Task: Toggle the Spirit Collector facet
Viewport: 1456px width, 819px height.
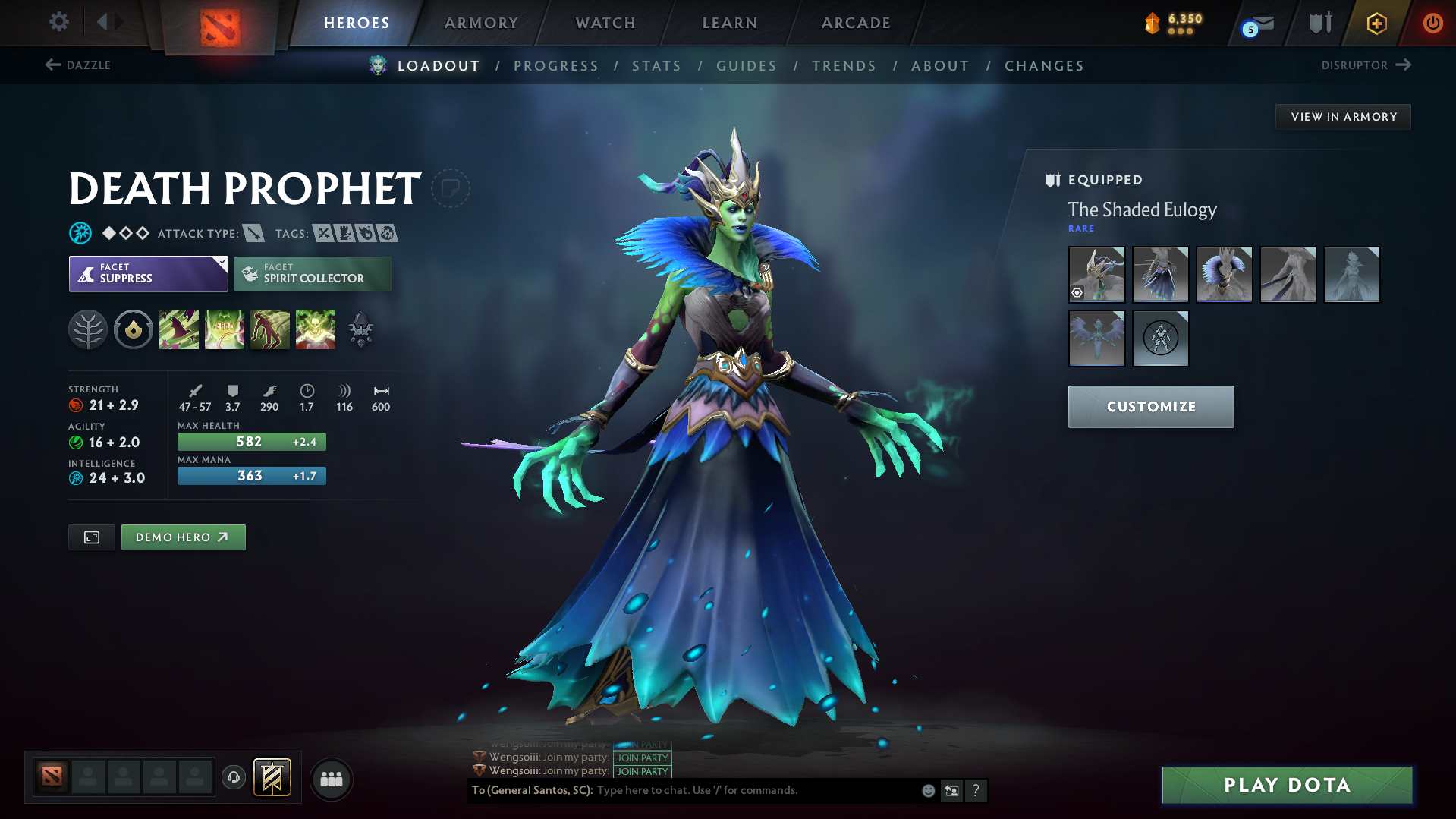Action: point(312,273)
